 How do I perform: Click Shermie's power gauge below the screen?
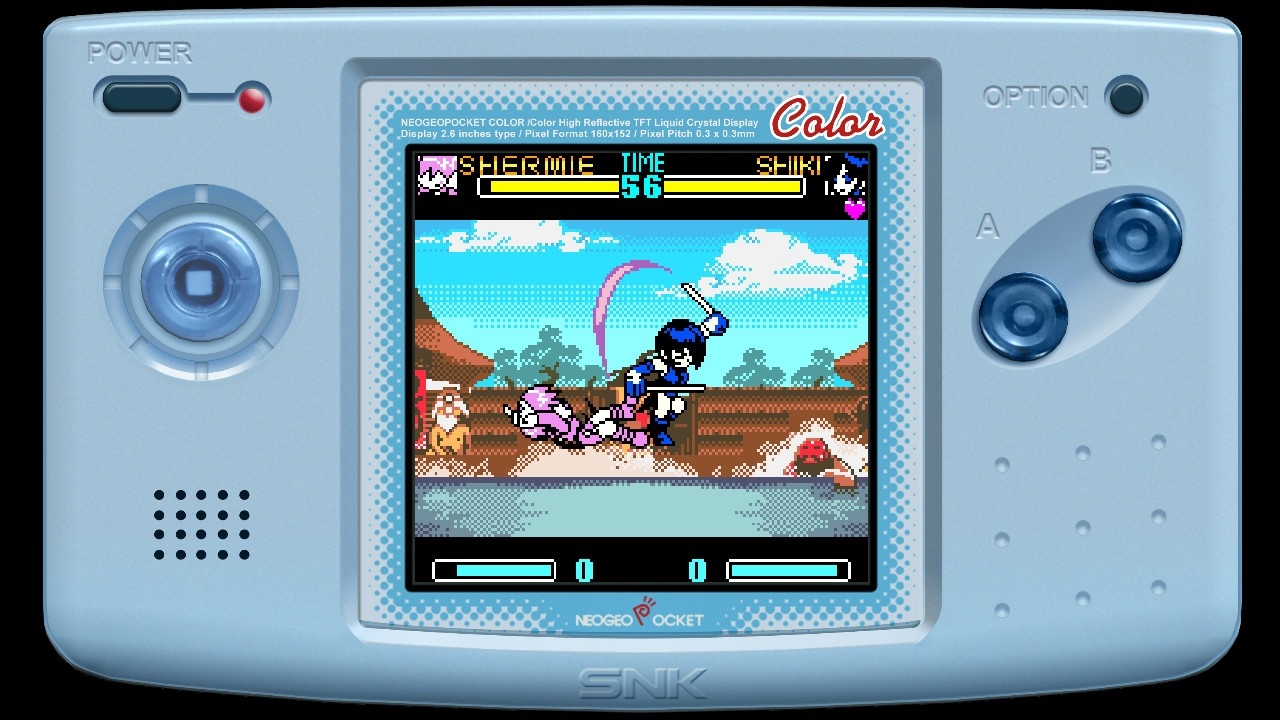495,568
